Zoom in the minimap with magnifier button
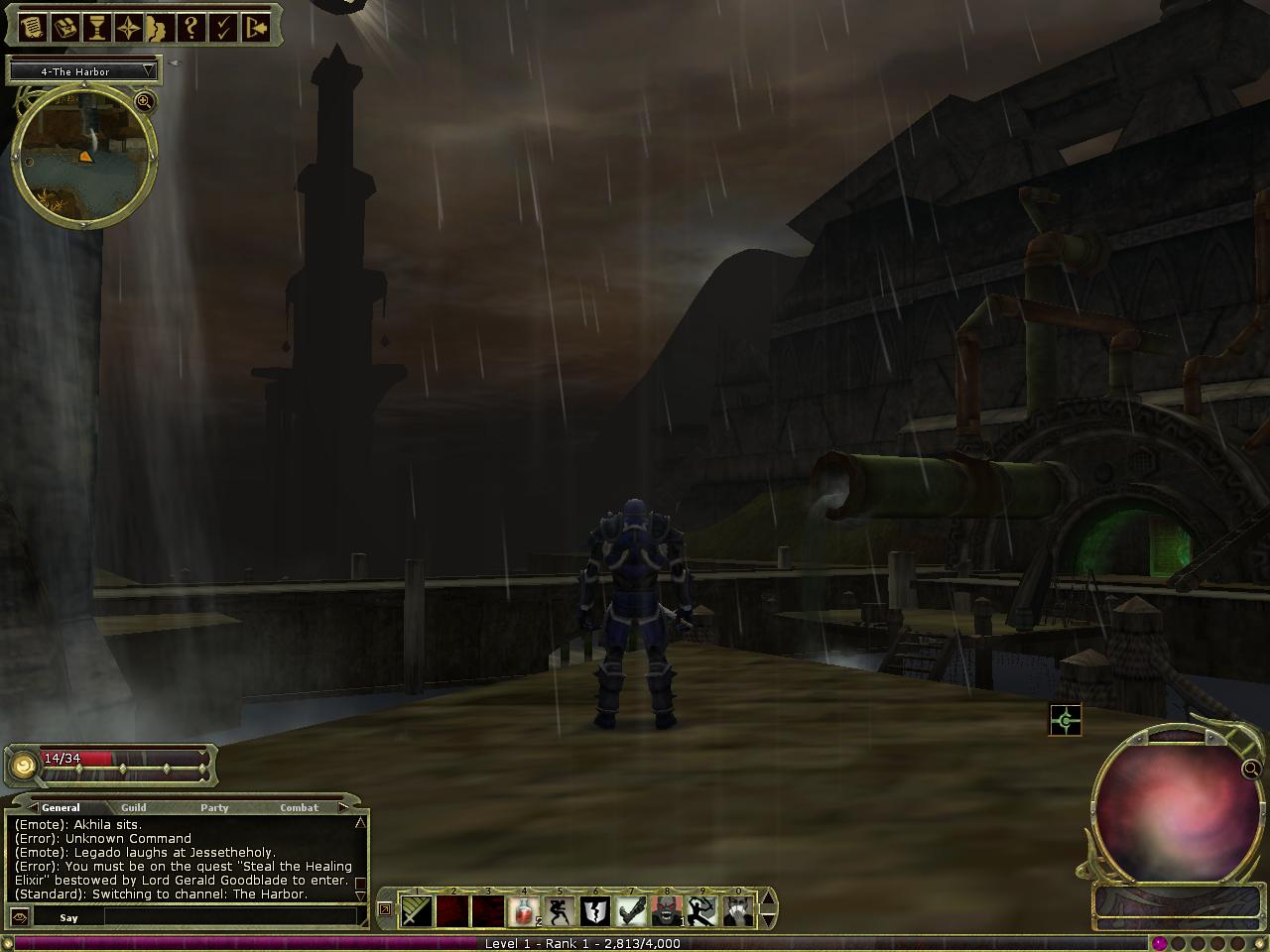1270x952 pixels. pos(145,101)
